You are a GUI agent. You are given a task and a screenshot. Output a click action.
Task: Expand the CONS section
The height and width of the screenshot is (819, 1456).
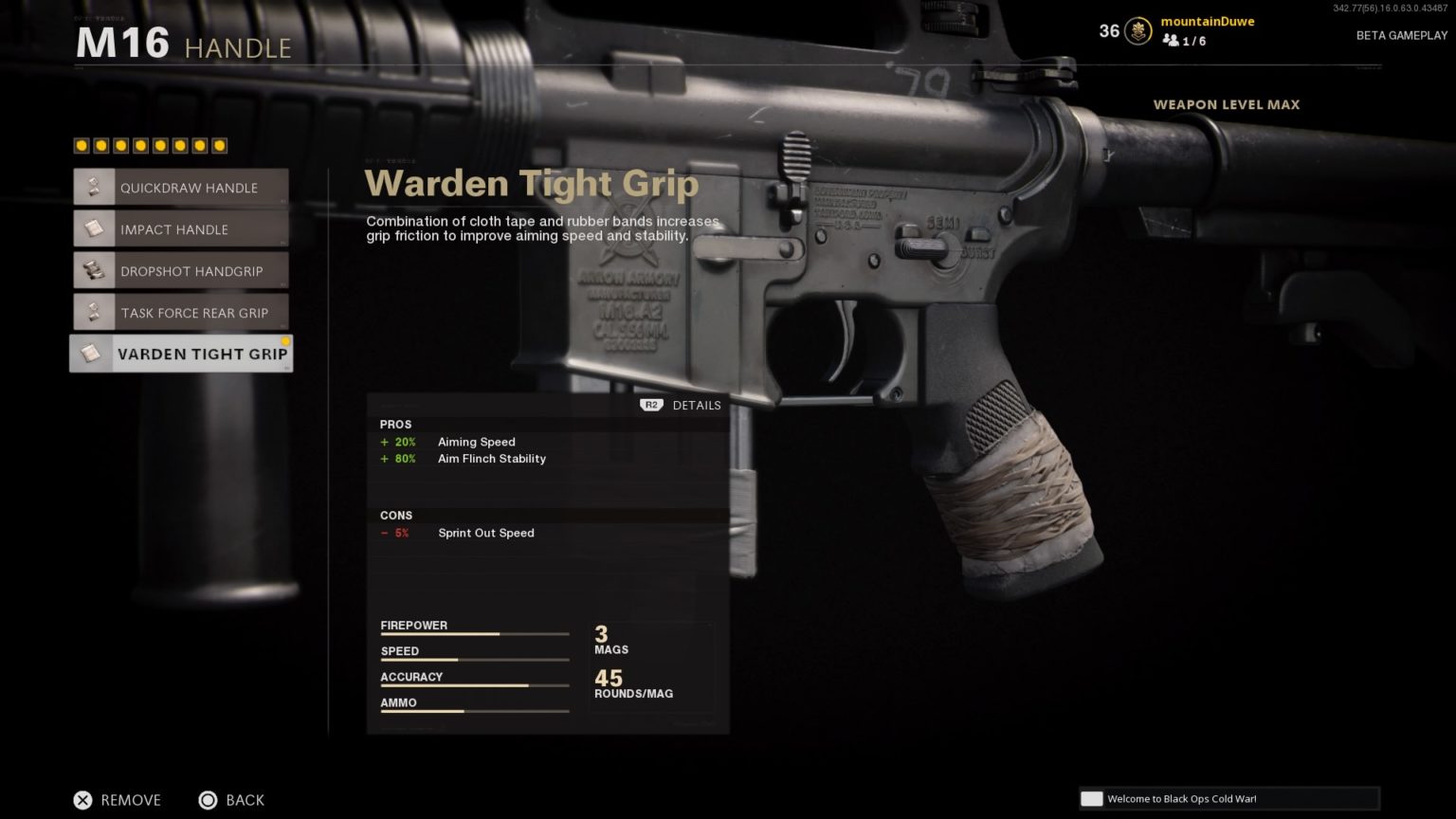(x=395, y=516)
